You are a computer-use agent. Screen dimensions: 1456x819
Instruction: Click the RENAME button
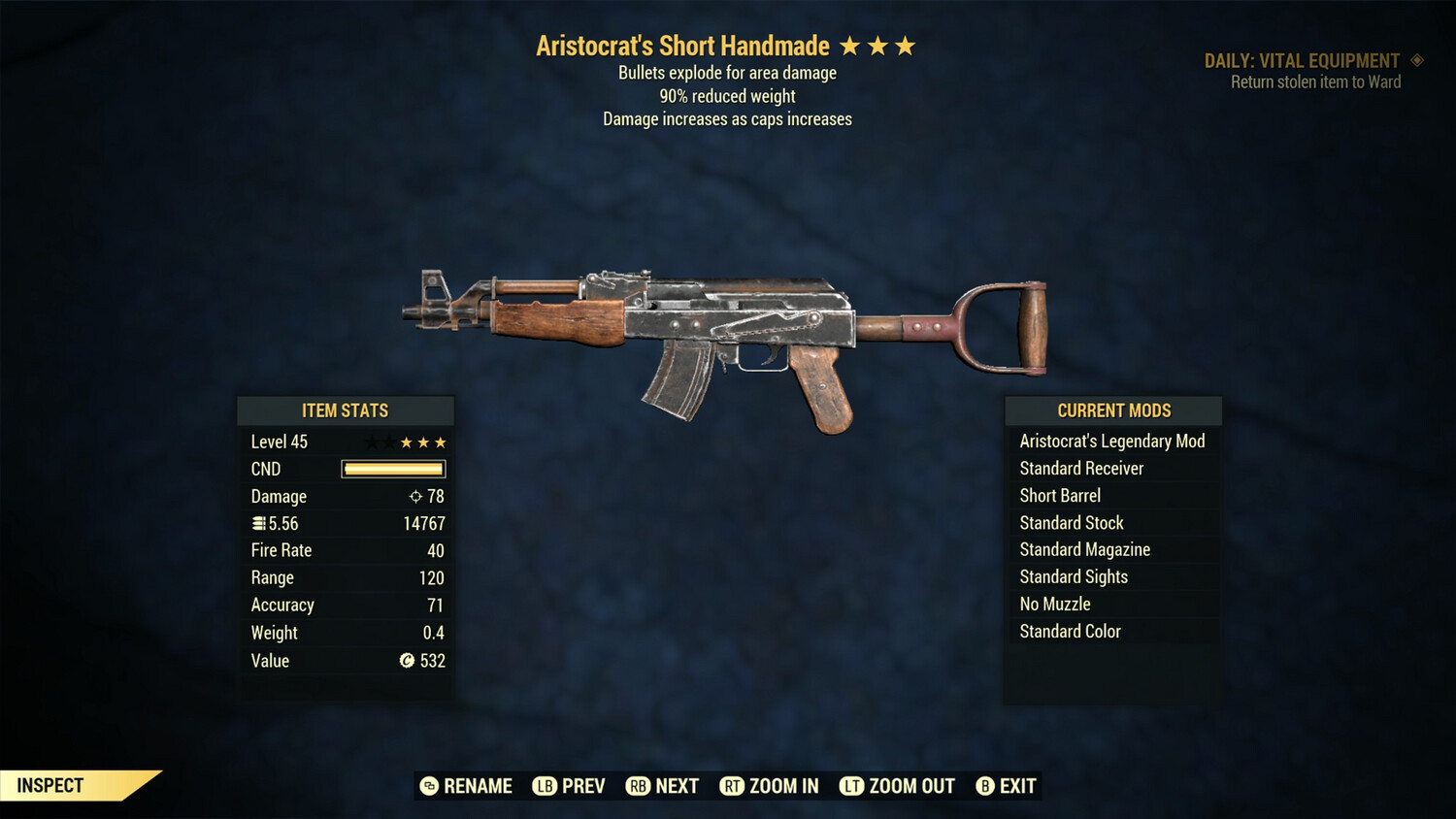pyautogui.click(x=477, y=786)
